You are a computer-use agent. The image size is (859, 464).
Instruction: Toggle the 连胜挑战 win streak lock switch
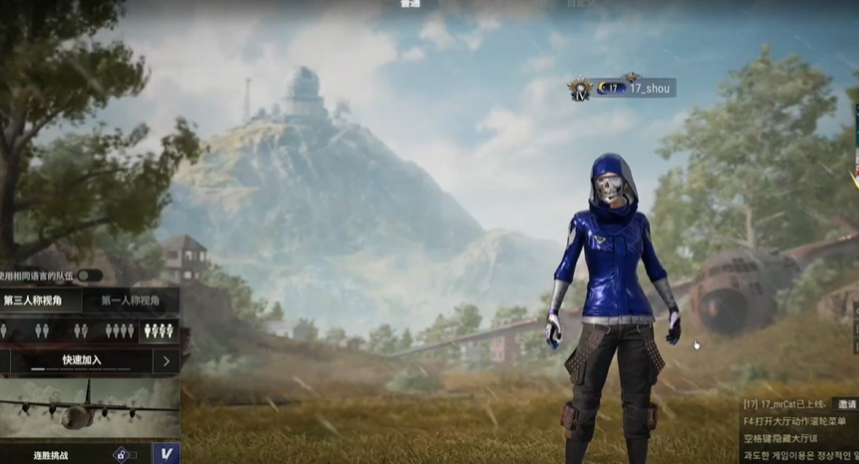tap(124, 453)
